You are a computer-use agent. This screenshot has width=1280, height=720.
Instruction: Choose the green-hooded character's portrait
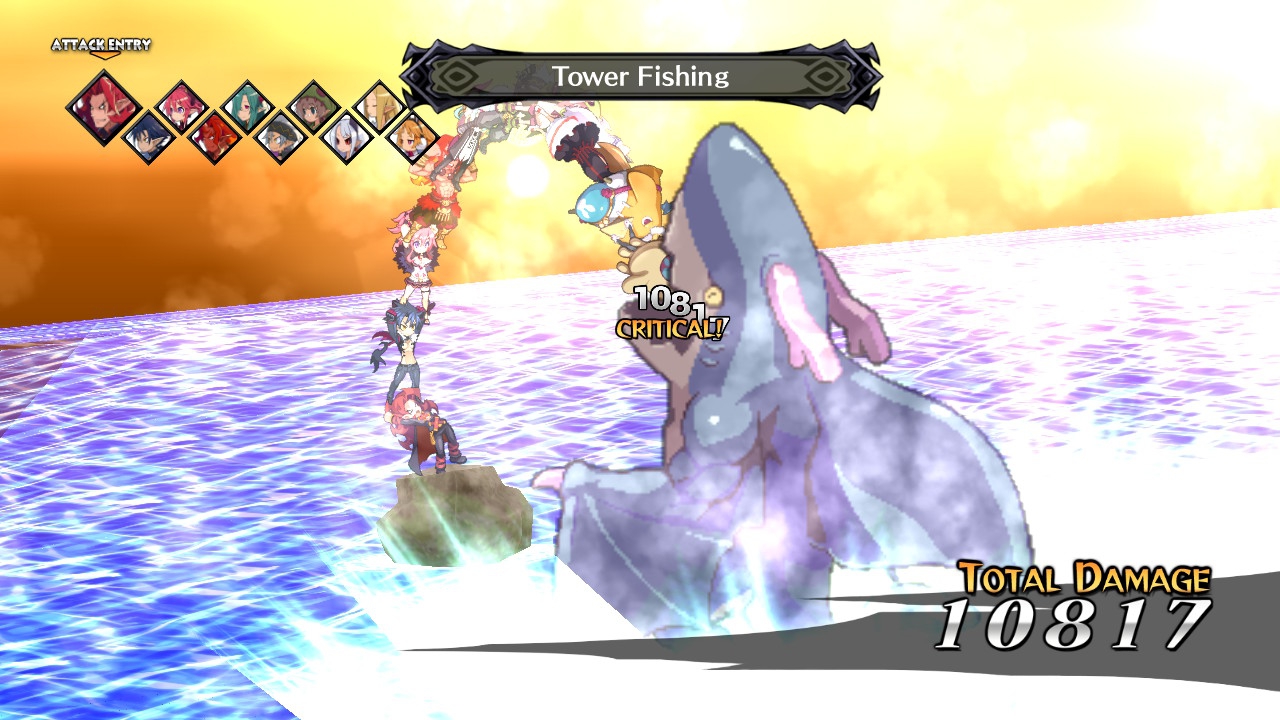click(x=313, y=106)
